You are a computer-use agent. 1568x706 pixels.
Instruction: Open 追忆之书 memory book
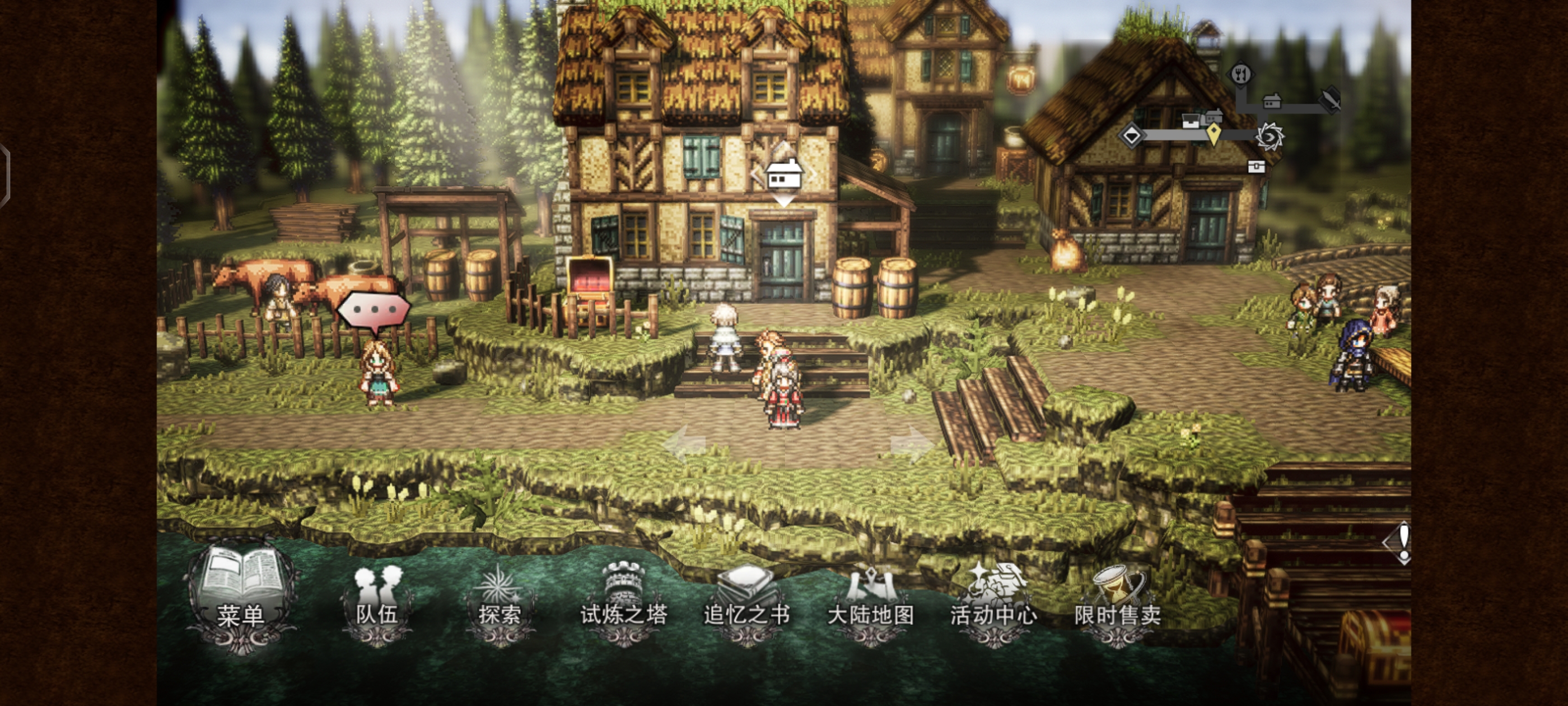(746, 603)
